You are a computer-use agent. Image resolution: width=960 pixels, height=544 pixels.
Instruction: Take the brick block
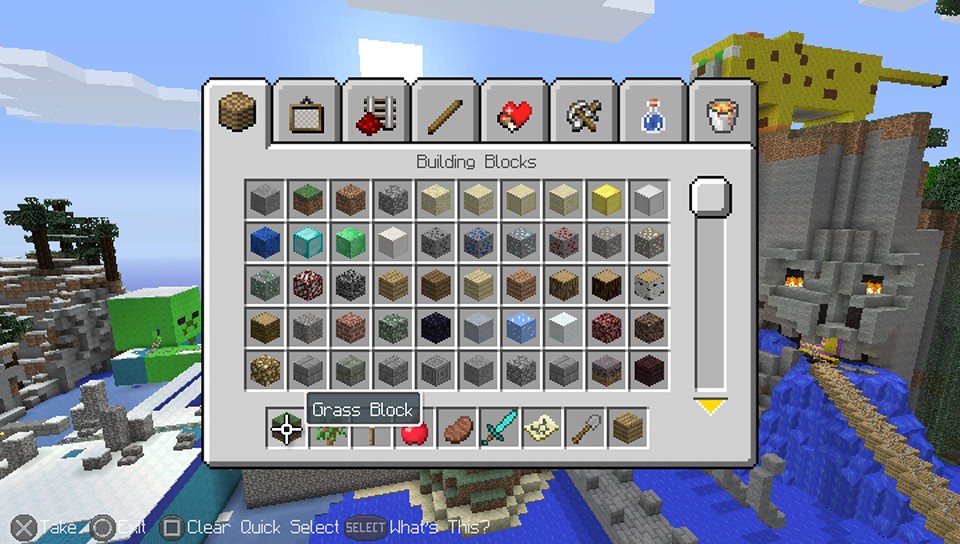[350, 327]
